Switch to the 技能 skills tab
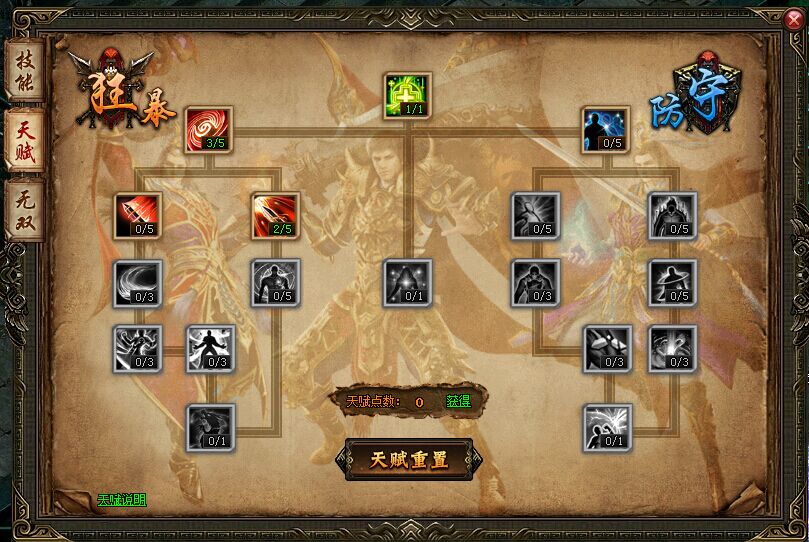The width and height of the screenshot is (809, 542). [24, 69]
